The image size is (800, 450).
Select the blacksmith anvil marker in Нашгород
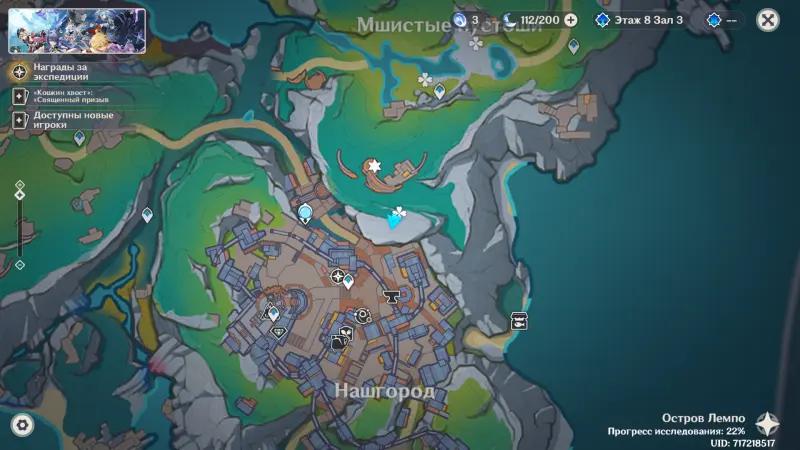[x=392, y=296]
